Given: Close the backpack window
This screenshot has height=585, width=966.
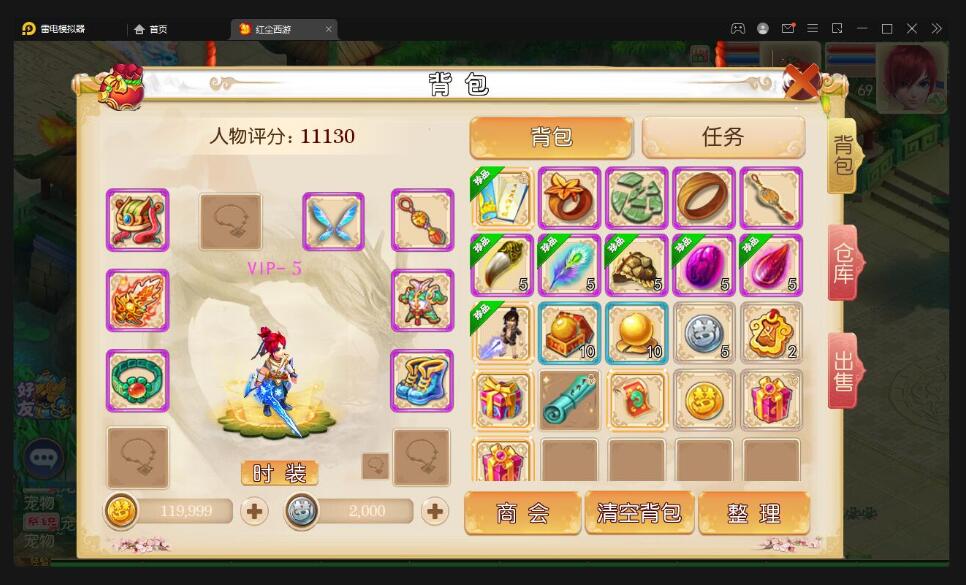Looking at the screenshot, I should (801, 81).
